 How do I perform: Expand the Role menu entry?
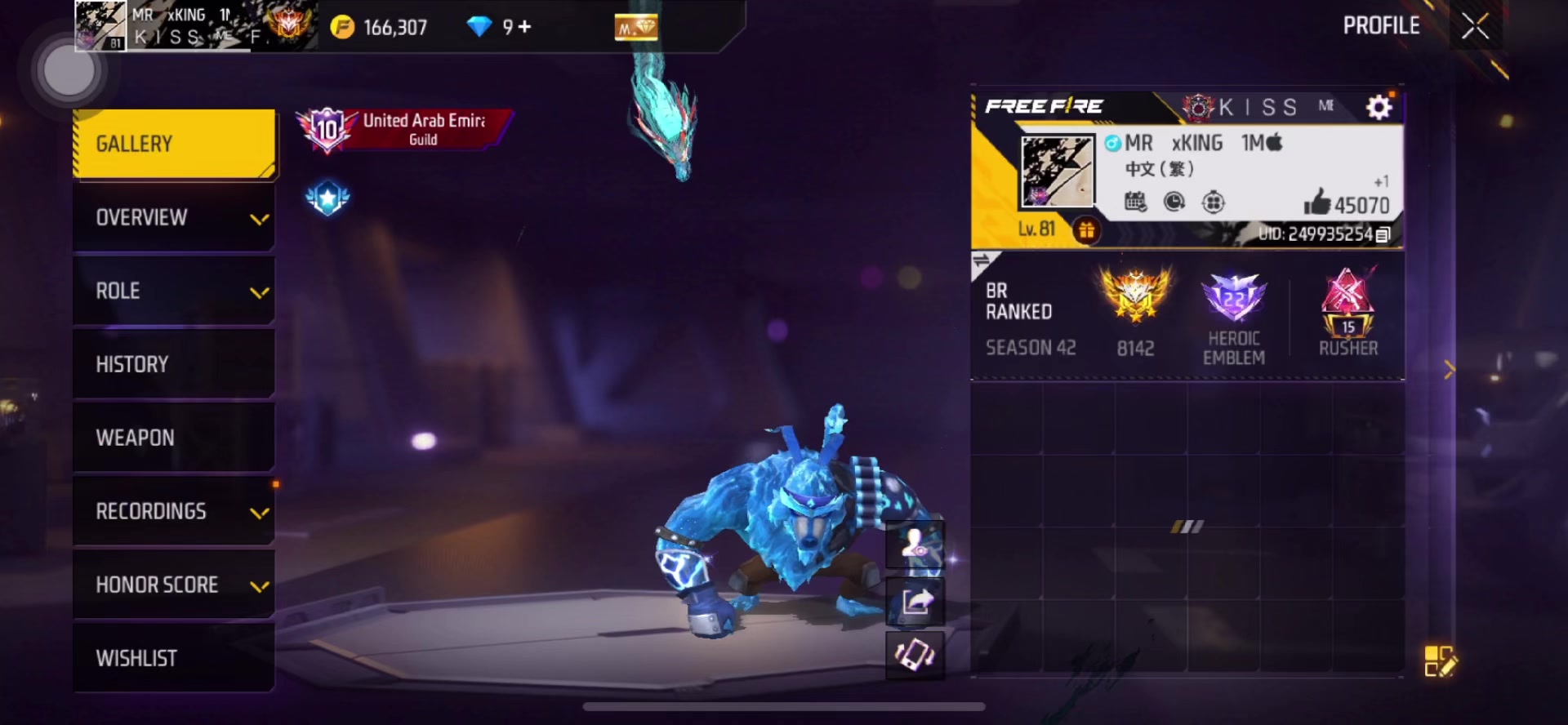pyautogui.click(x=174, y=291)
